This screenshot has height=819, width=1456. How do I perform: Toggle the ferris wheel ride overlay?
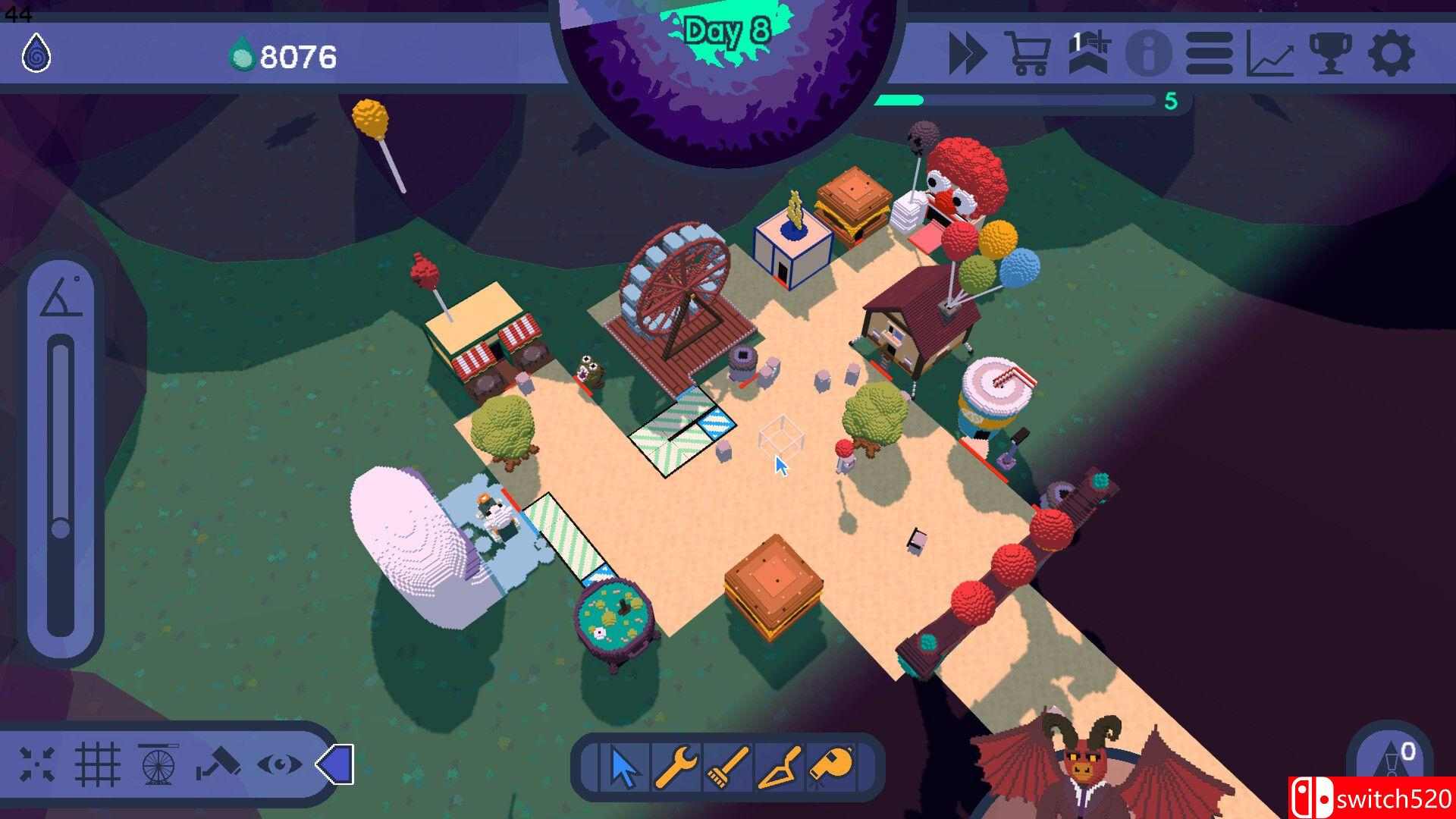158,764
